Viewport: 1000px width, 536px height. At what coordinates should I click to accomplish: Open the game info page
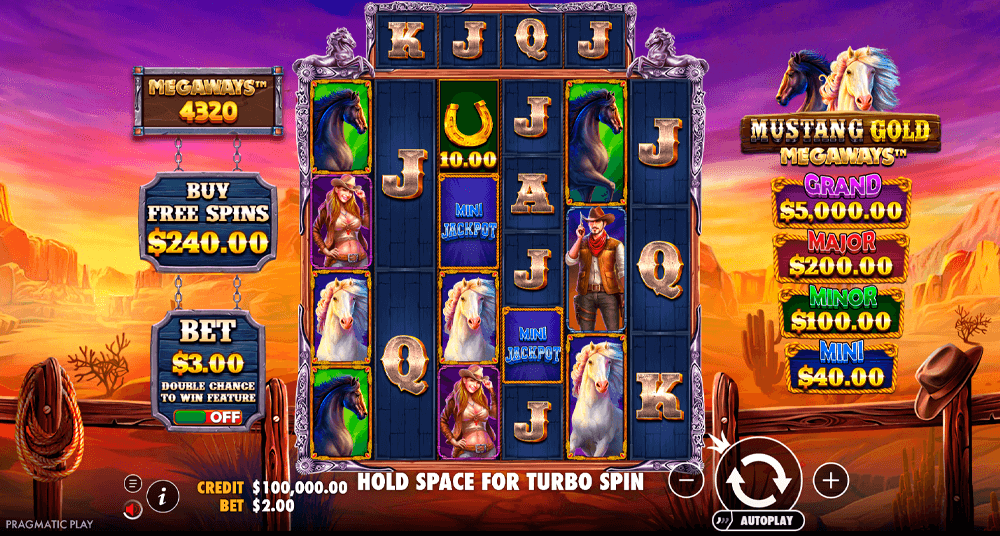point(162,494)
